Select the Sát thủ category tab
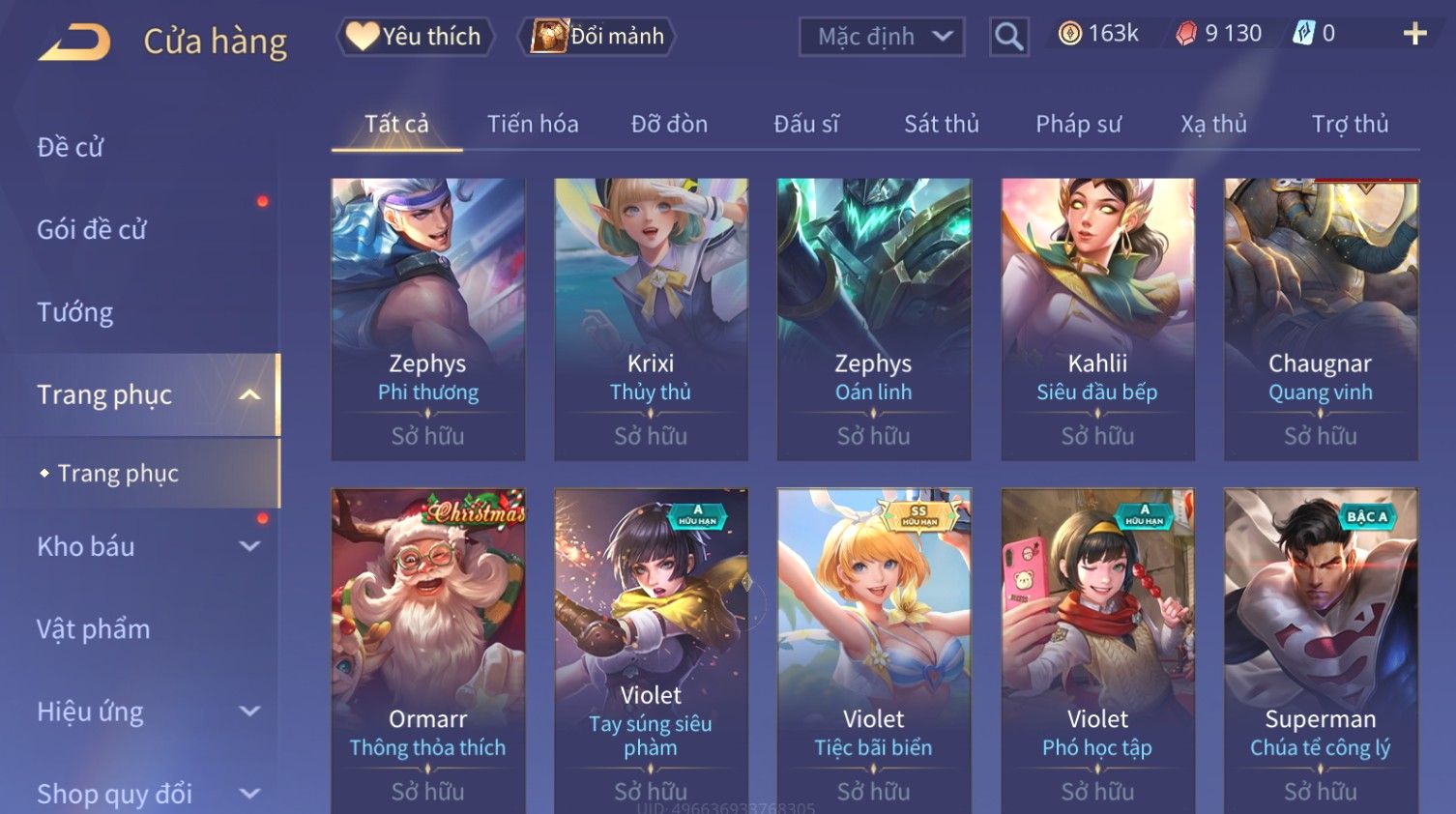This screenshot has height=814, width=1456. 942,124
